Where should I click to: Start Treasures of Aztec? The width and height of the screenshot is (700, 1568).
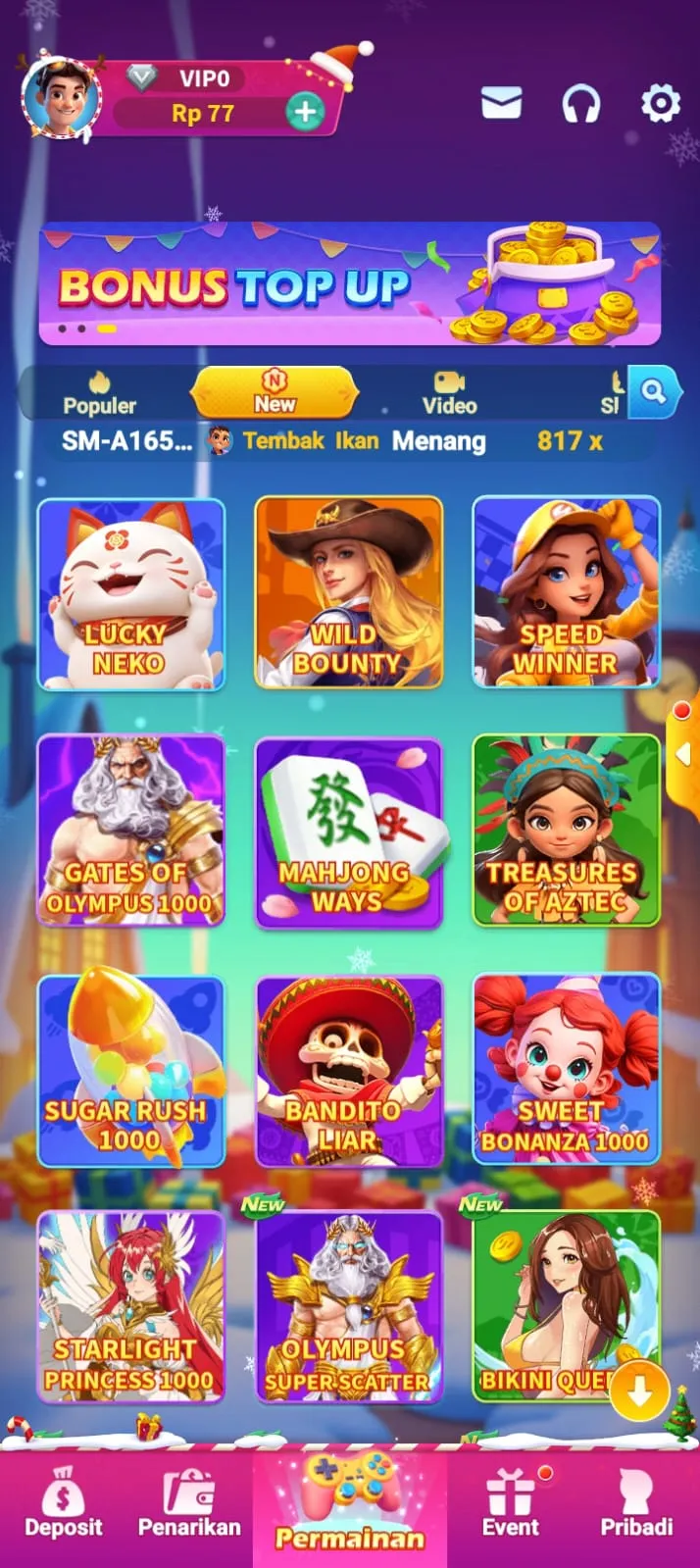tap(566, 831)
